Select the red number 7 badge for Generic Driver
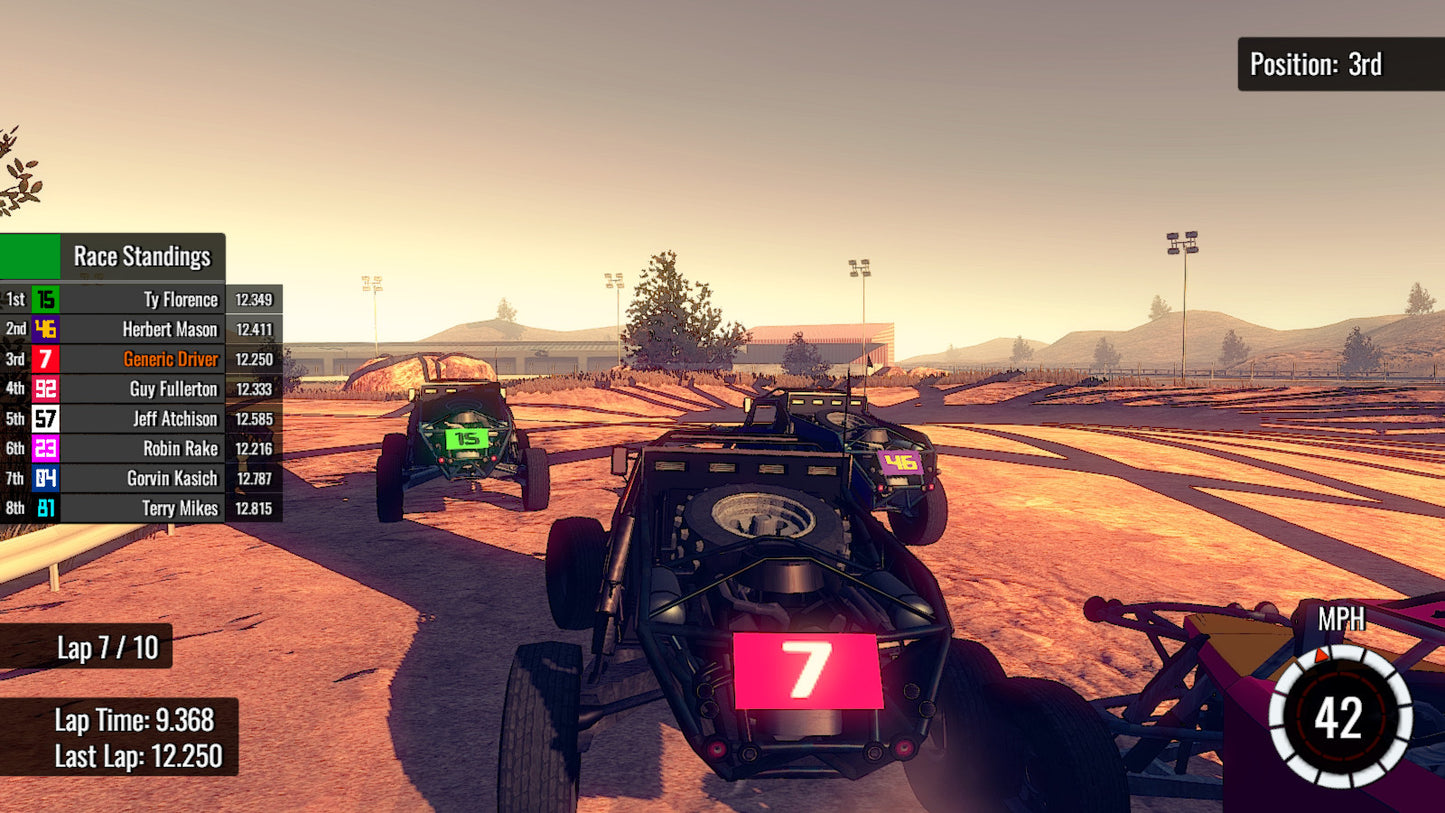Screen dimensions: 1445x813 tap(46, 359)
